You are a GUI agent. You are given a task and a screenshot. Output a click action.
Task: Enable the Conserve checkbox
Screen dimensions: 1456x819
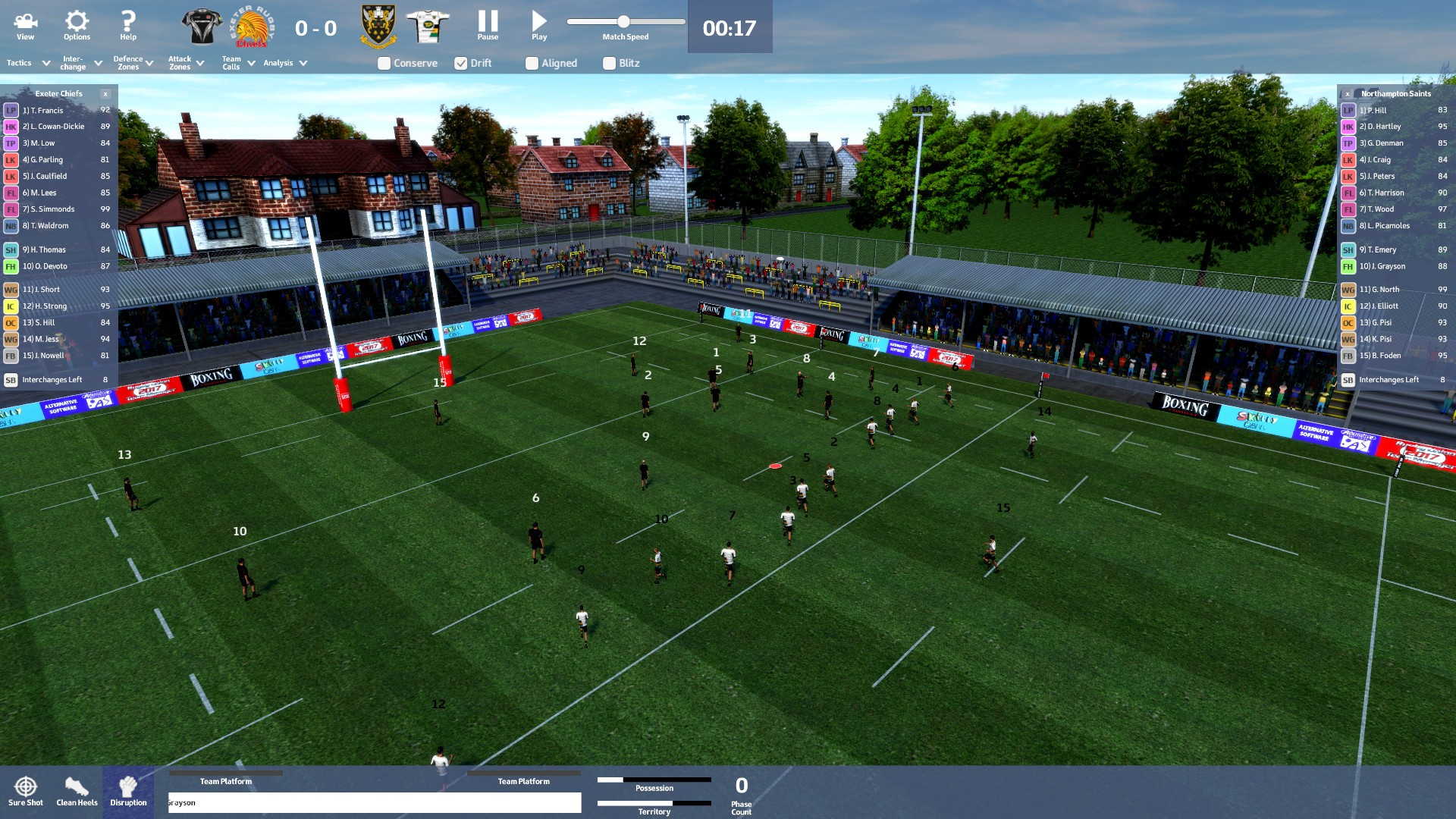tap(384, 64)
